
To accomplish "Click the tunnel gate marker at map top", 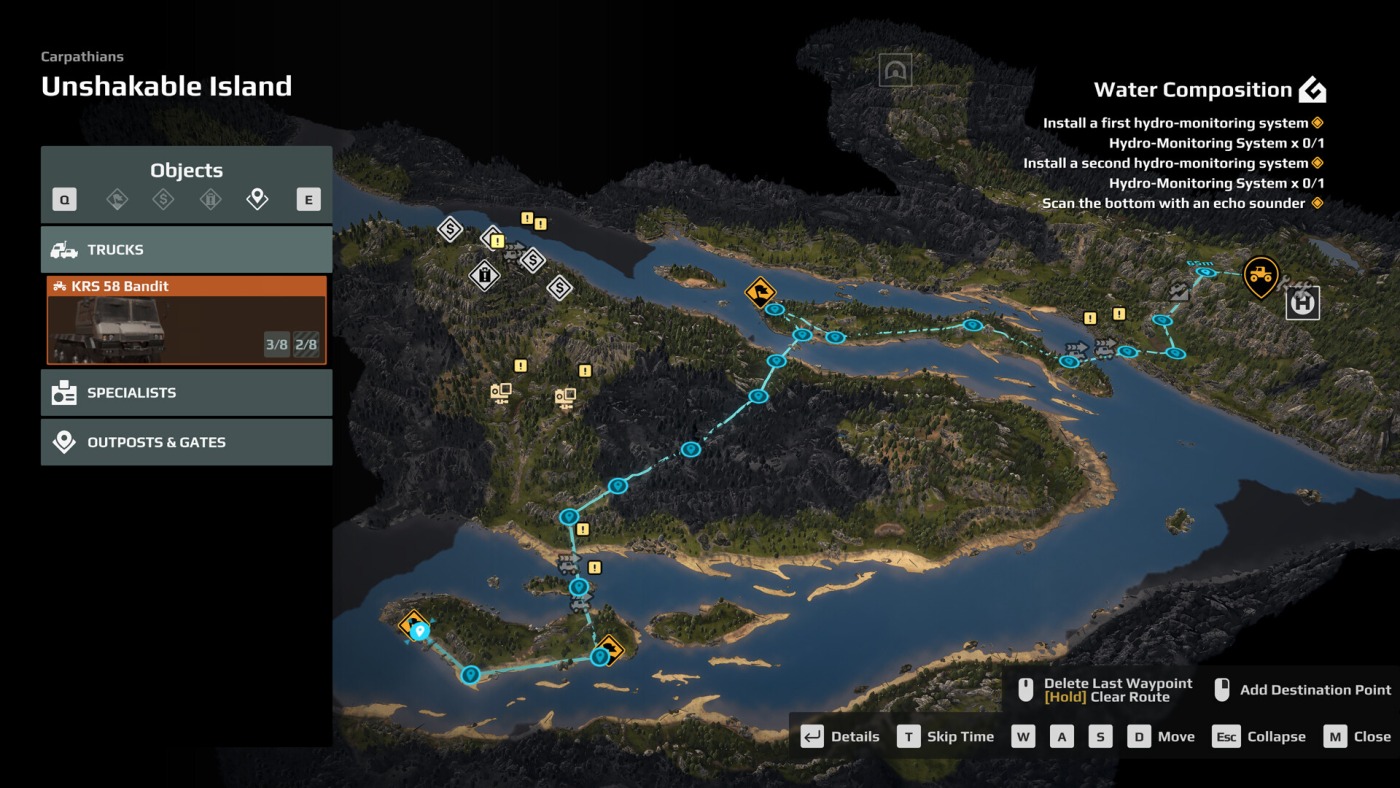I will (x=895, y=70).
